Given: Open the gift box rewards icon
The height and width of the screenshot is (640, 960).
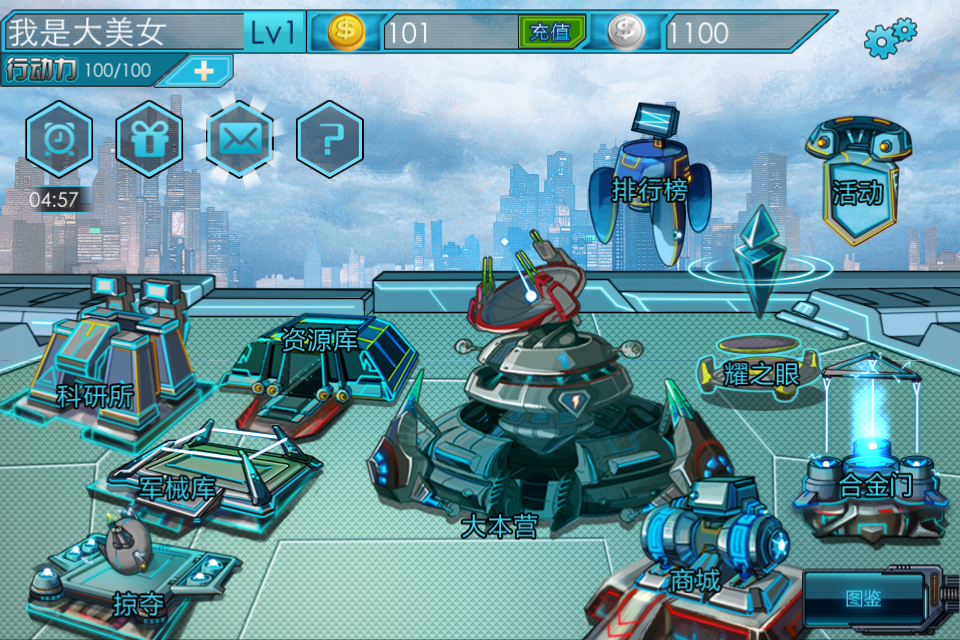Looking at the screenshot, I should [x=149, y=139].
